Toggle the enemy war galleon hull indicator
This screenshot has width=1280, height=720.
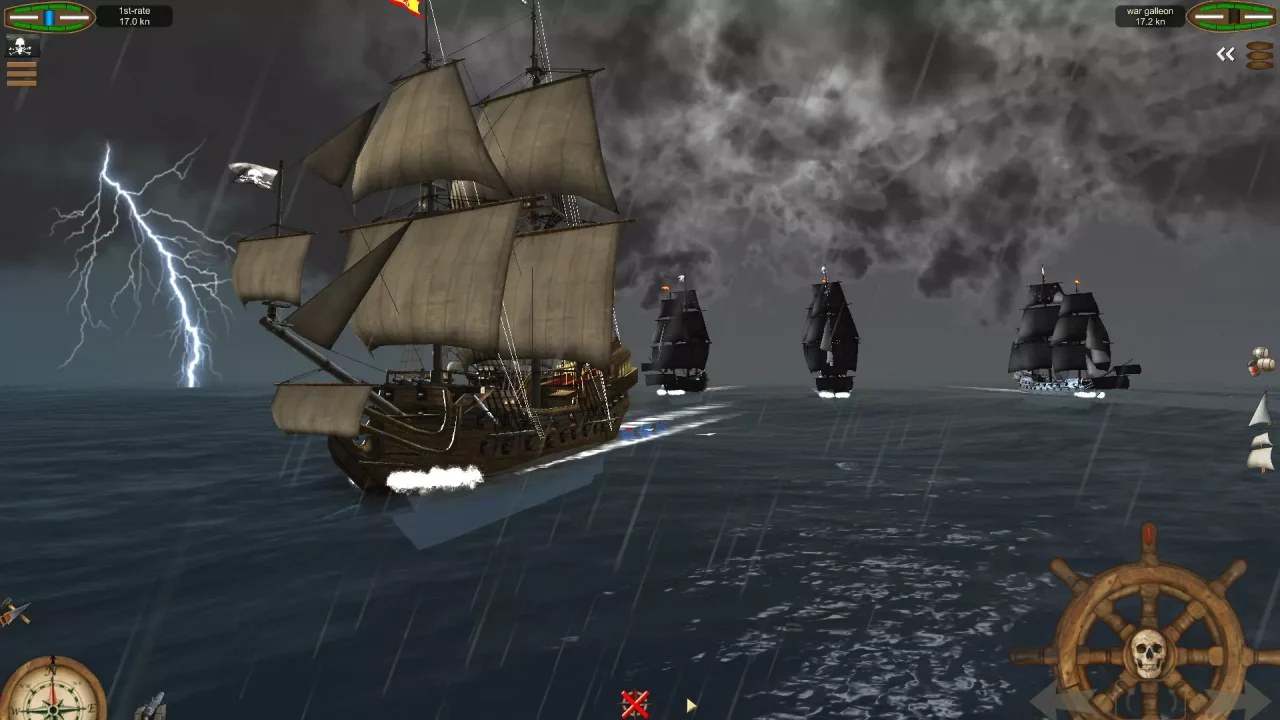(x=1232, y=15)
